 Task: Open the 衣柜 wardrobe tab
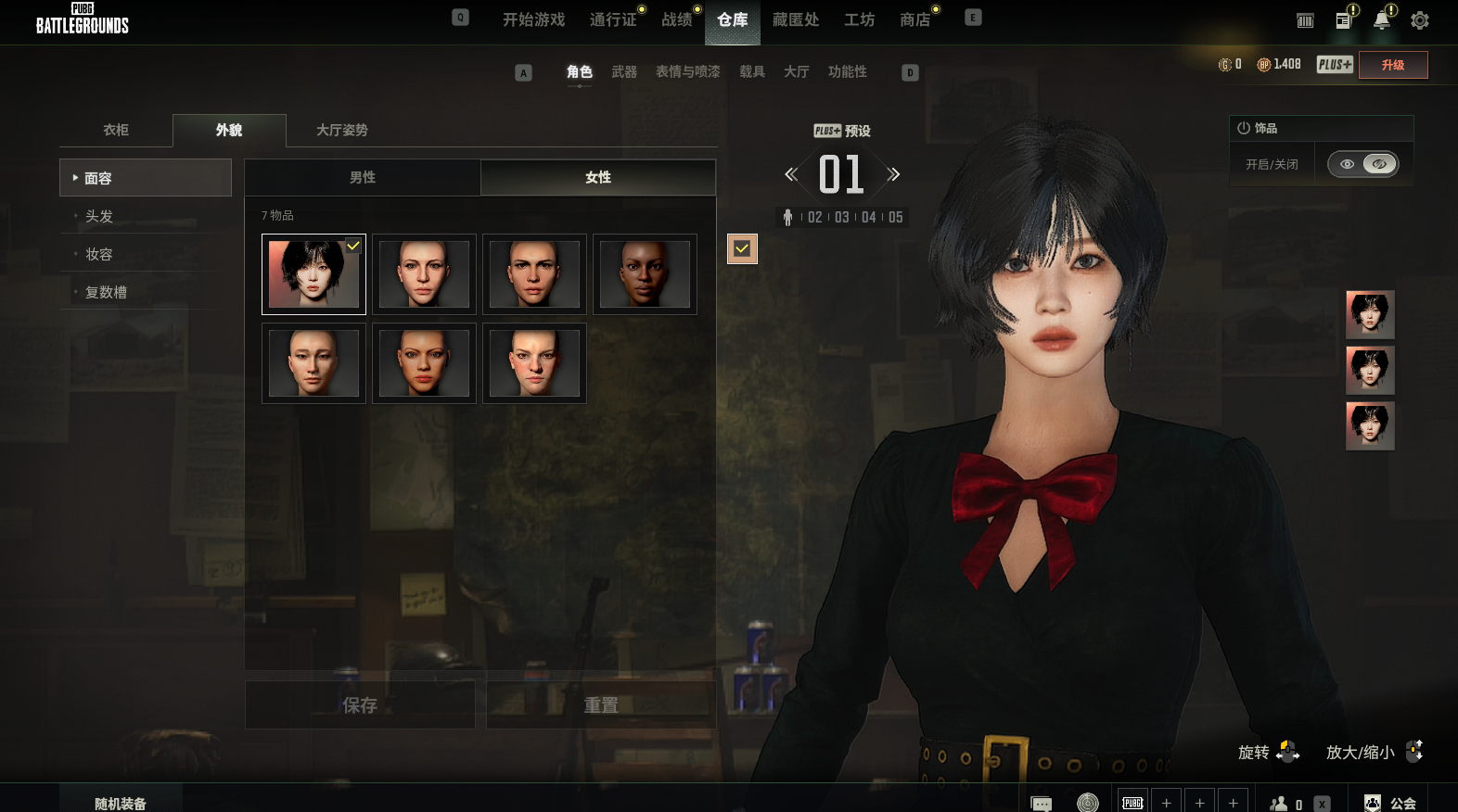coord(116,130)
